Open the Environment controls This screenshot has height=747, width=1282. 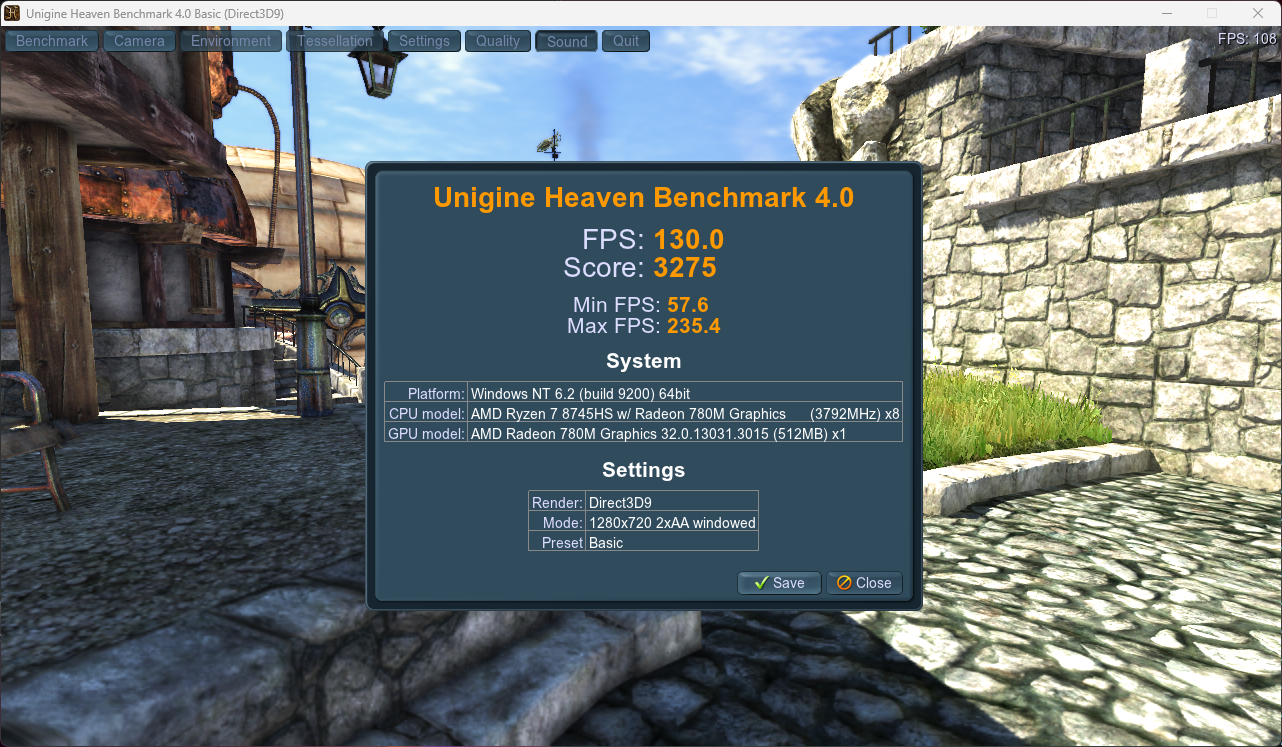pyautogui.click(x=231, y=41)
